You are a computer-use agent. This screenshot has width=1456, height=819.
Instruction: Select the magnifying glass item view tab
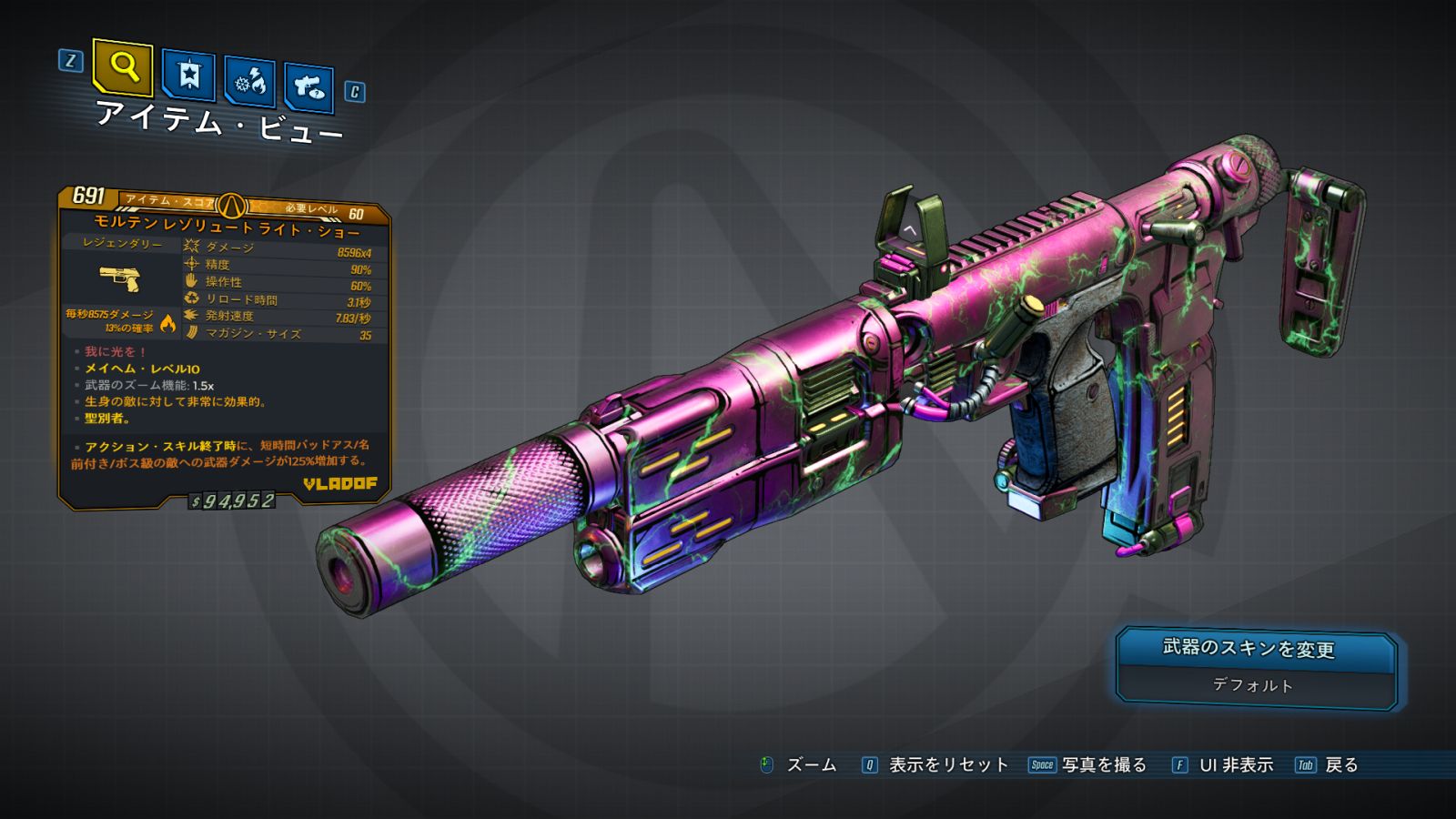123,66
